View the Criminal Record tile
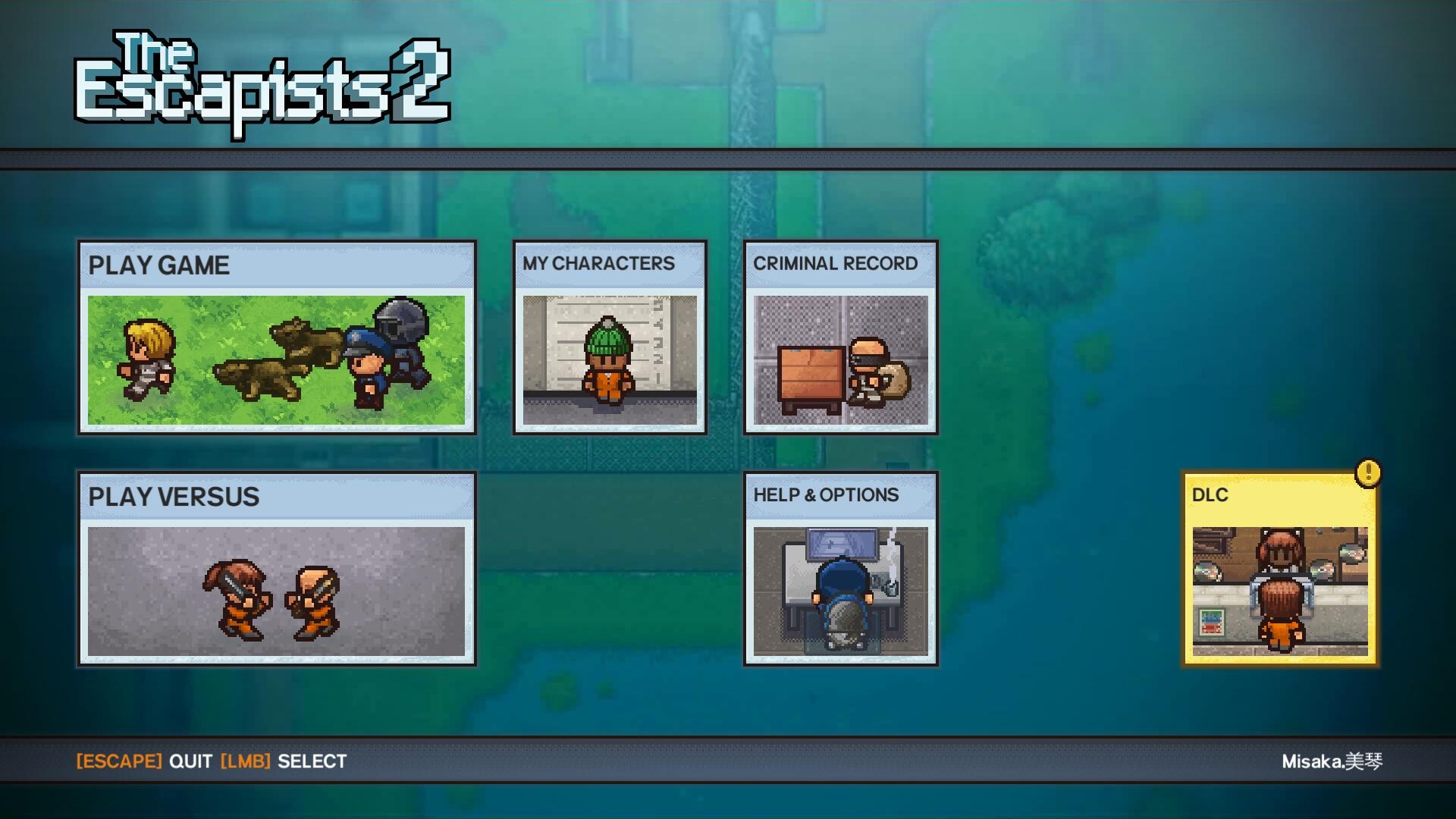The width and height of the screenshot is (1456, 819). (x=840, y=337)
